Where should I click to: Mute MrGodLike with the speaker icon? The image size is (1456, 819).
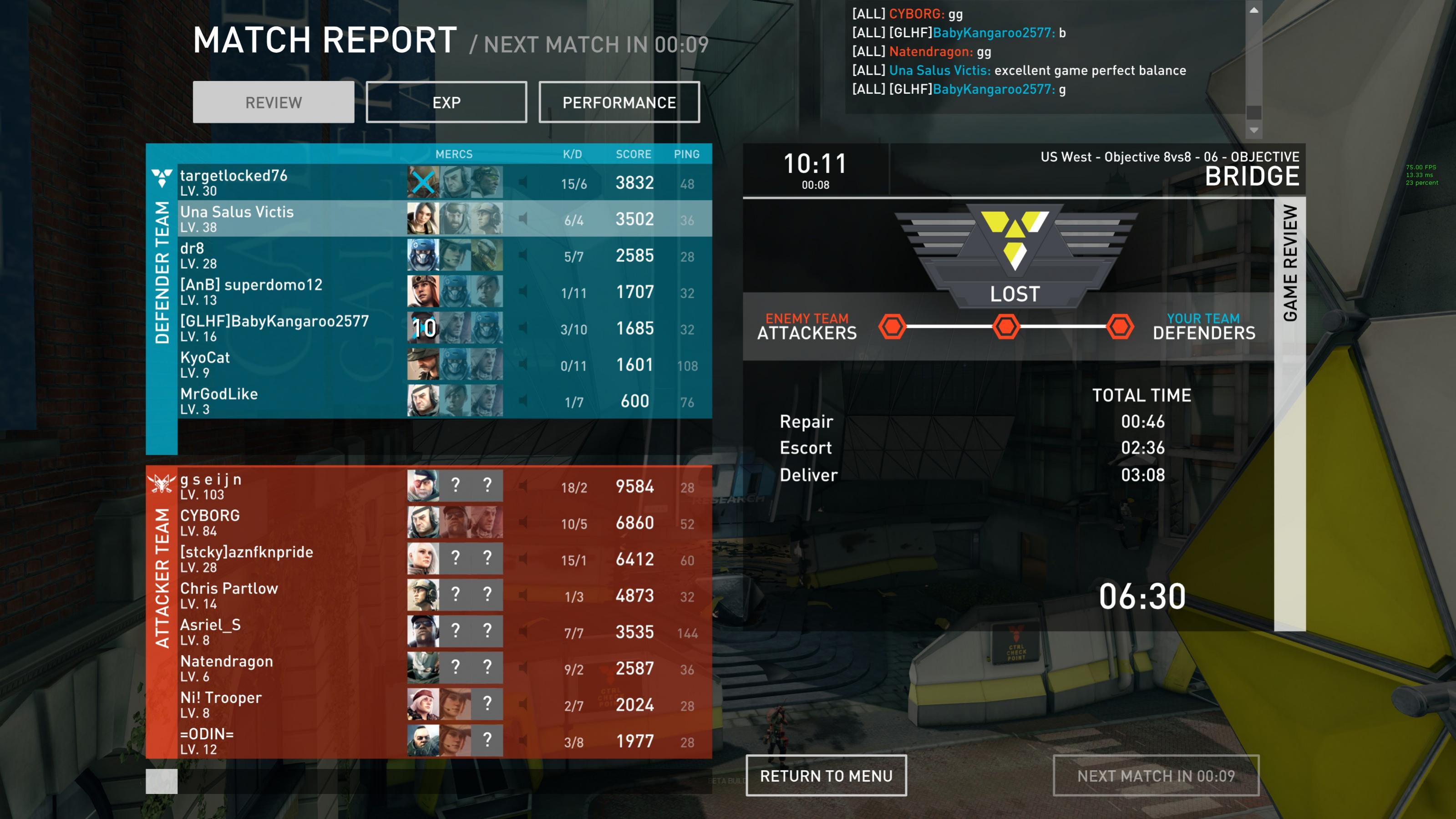click(x=523, y=401)
